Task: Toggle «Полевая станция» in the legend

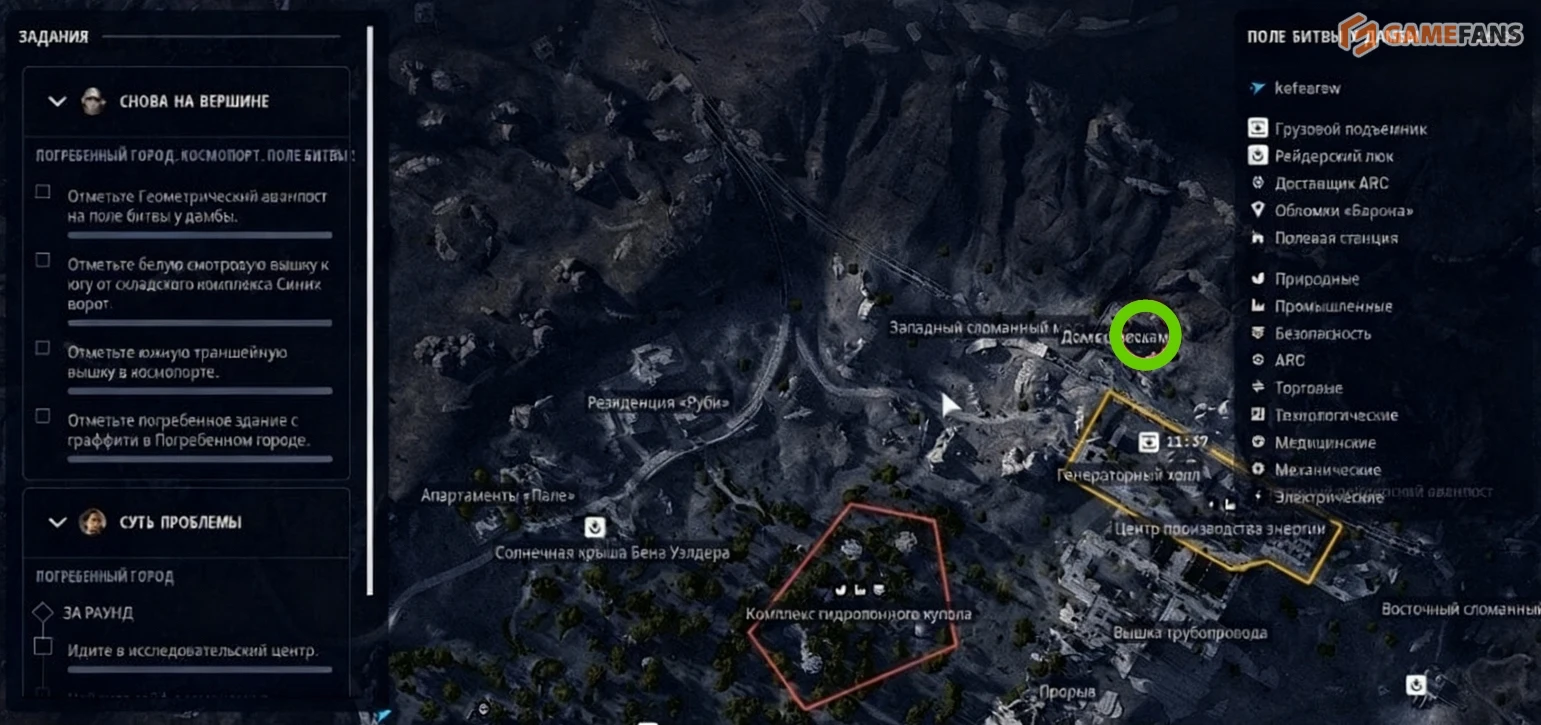Action: (x=1336, y=238)
